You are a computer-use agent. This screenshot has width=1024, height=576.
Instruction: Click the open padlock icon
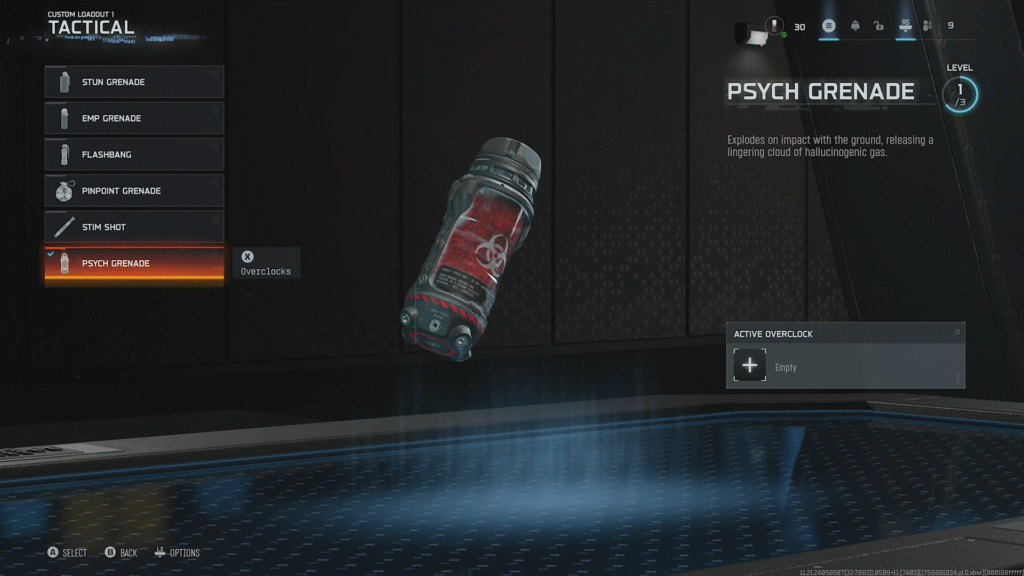pyautogui.click(x=879, y=26)
